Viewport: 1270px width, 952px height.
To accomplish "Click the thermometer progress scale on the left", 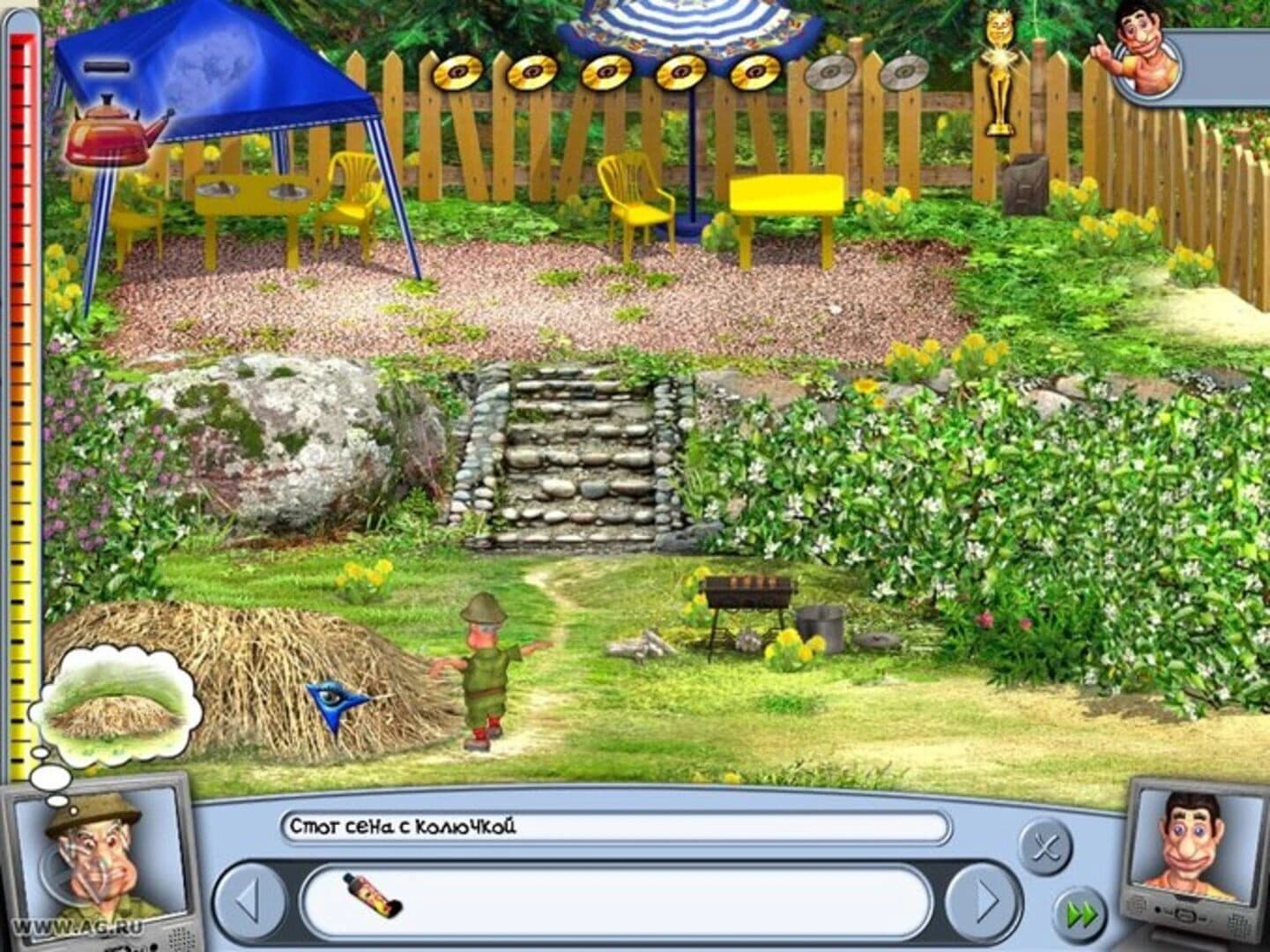I will [22, 397].
